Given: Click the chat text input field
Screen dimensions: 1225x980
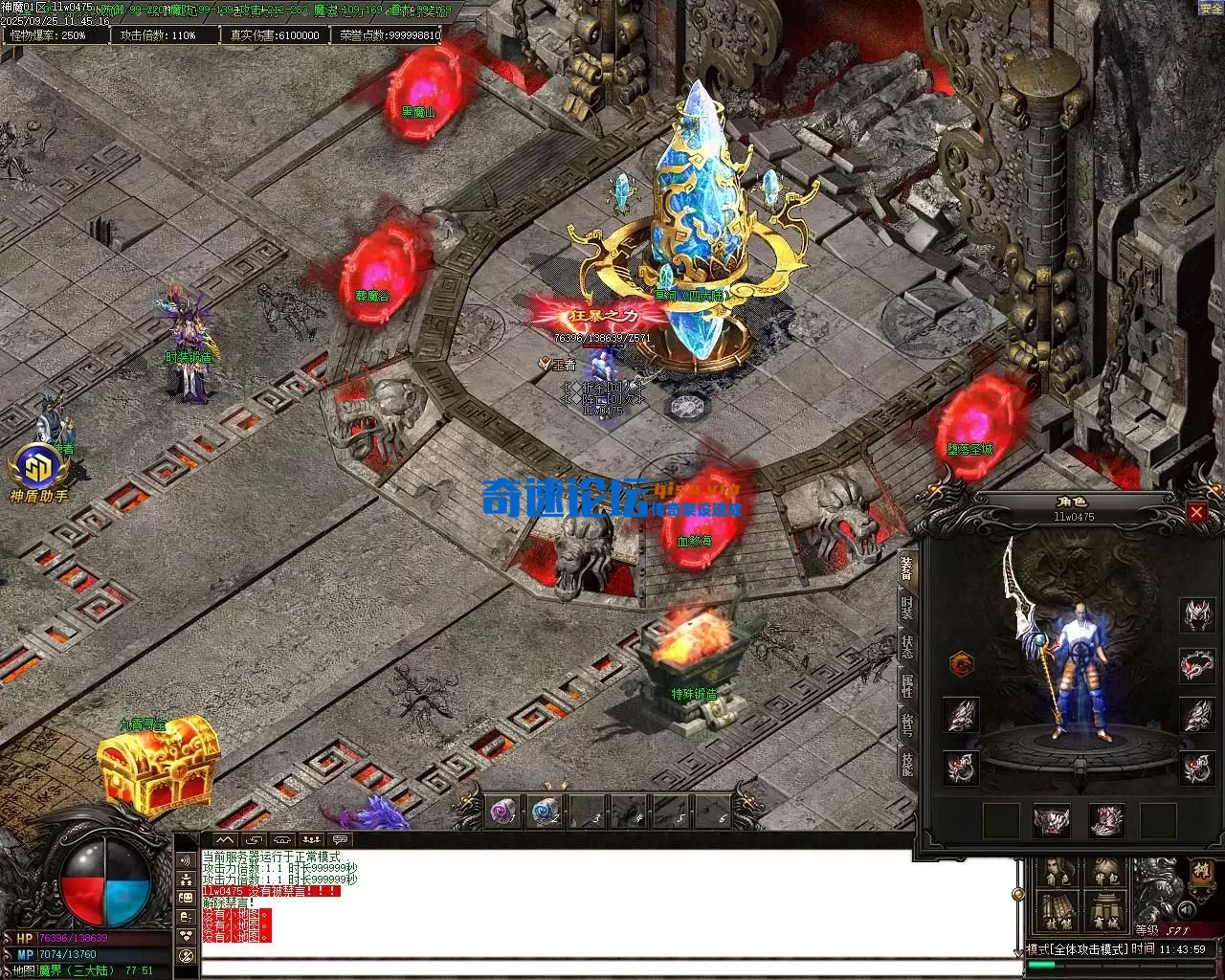Looking at the screenshot, I should coord(608,967).
